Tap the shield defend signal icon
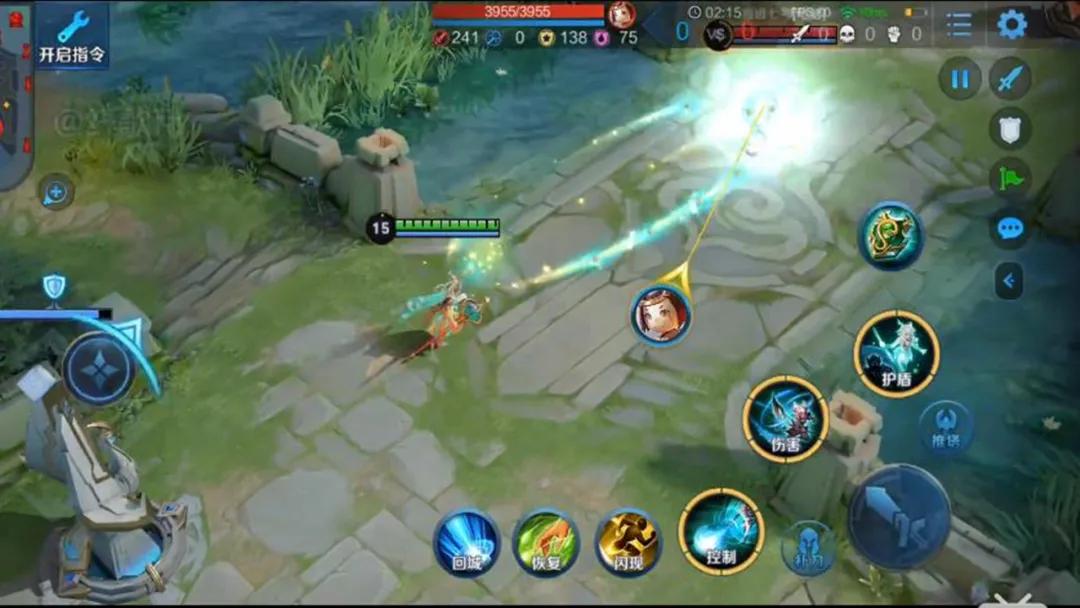Image resolution: width=1080 pixels, height=608 pixels. (x=1011, y=128)
